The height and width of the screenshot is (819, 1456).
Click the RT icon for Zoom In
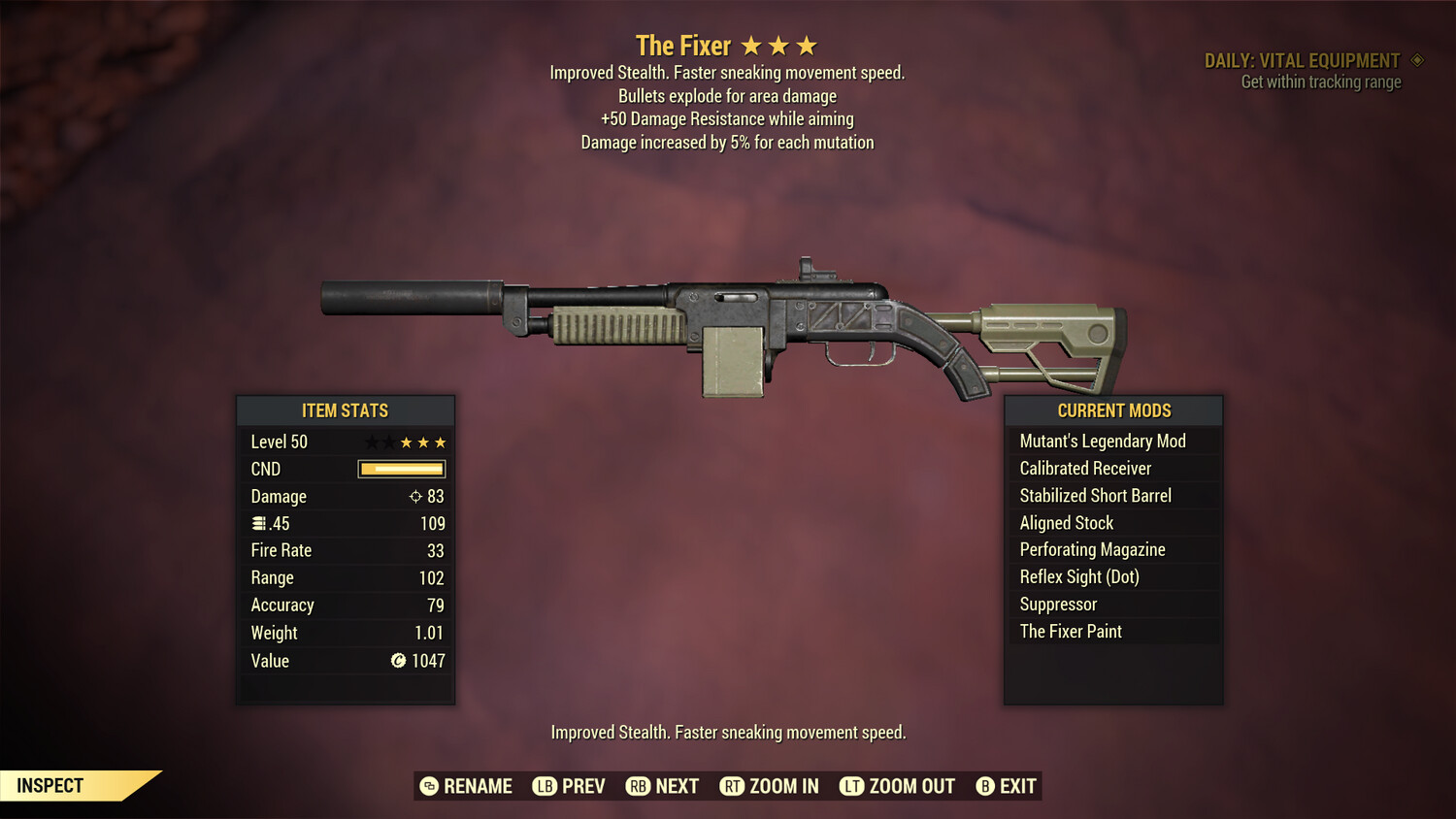click(x=731, y=786)
